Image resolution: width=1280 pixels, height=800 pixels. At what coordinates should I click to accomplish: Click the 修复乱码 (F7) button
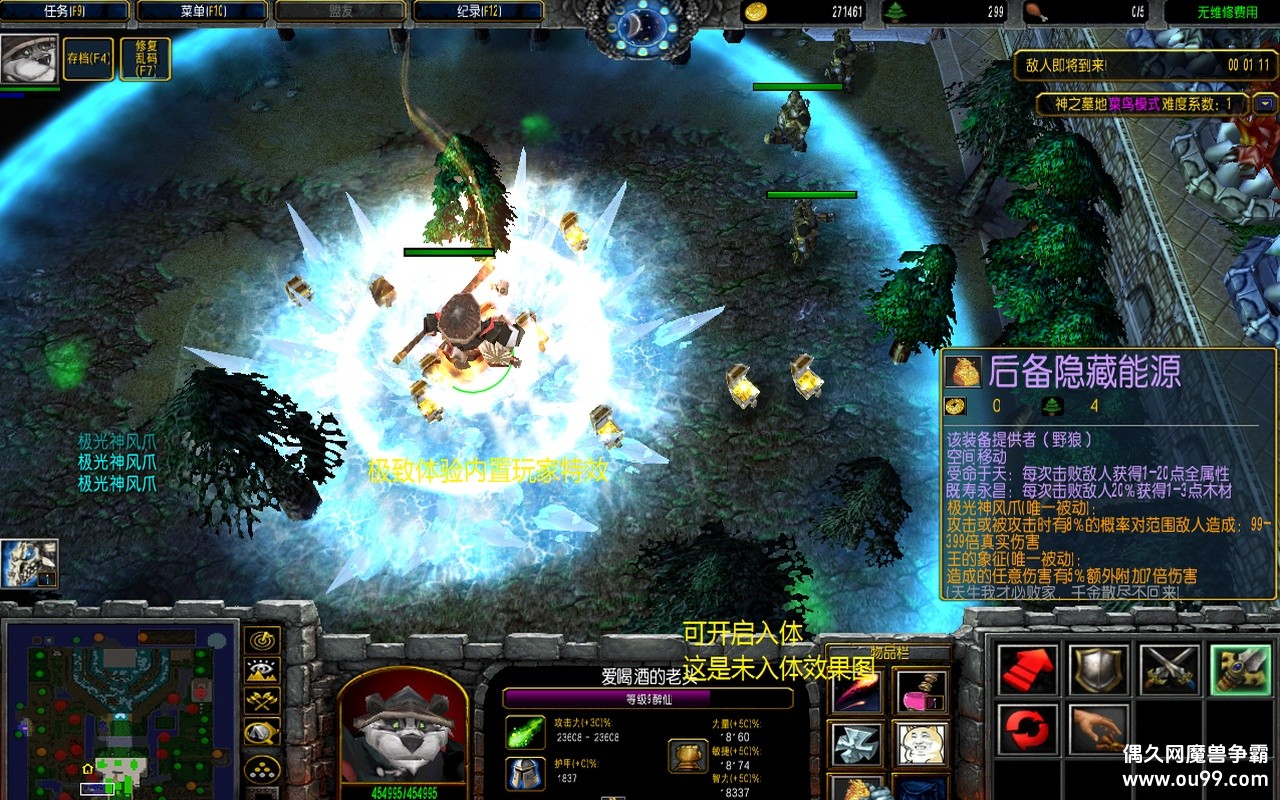pyautogui.click(x=145, y=59)
